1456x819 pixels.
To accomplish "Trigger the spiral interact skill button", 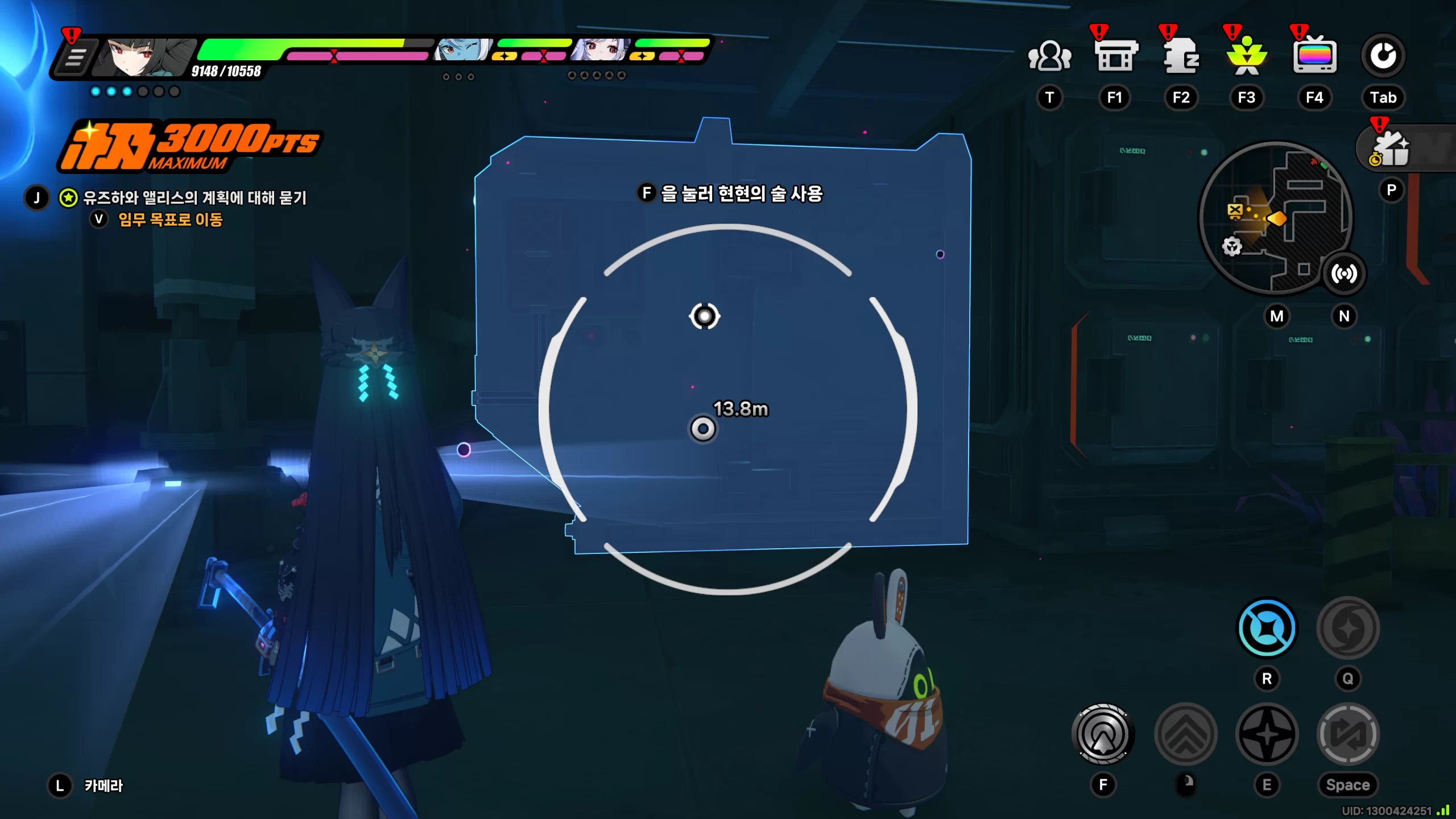I will click(1103, 734).
